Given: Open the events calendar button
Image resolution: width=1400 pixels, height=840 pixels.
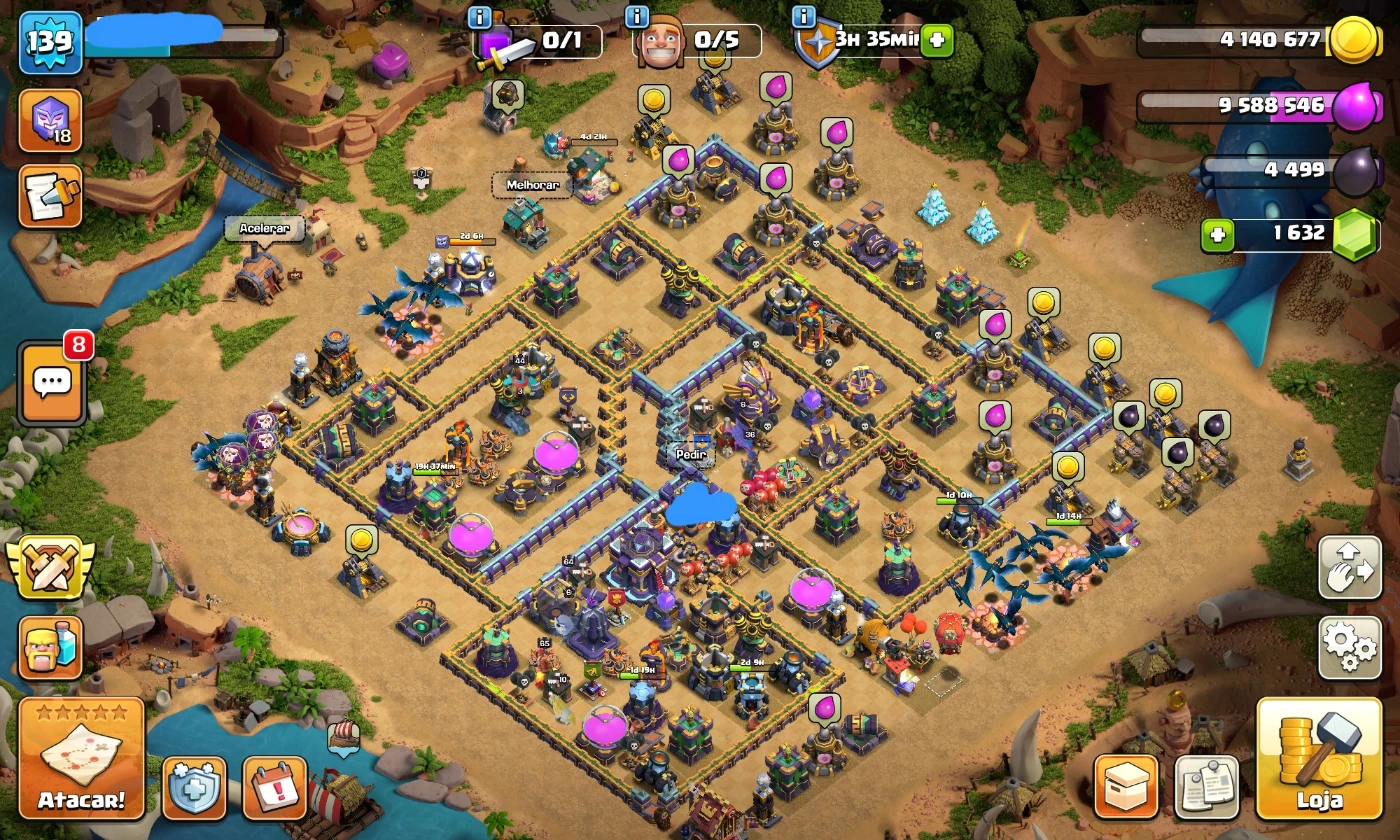Looking at the screenshot, I should (x=274, y=787).
